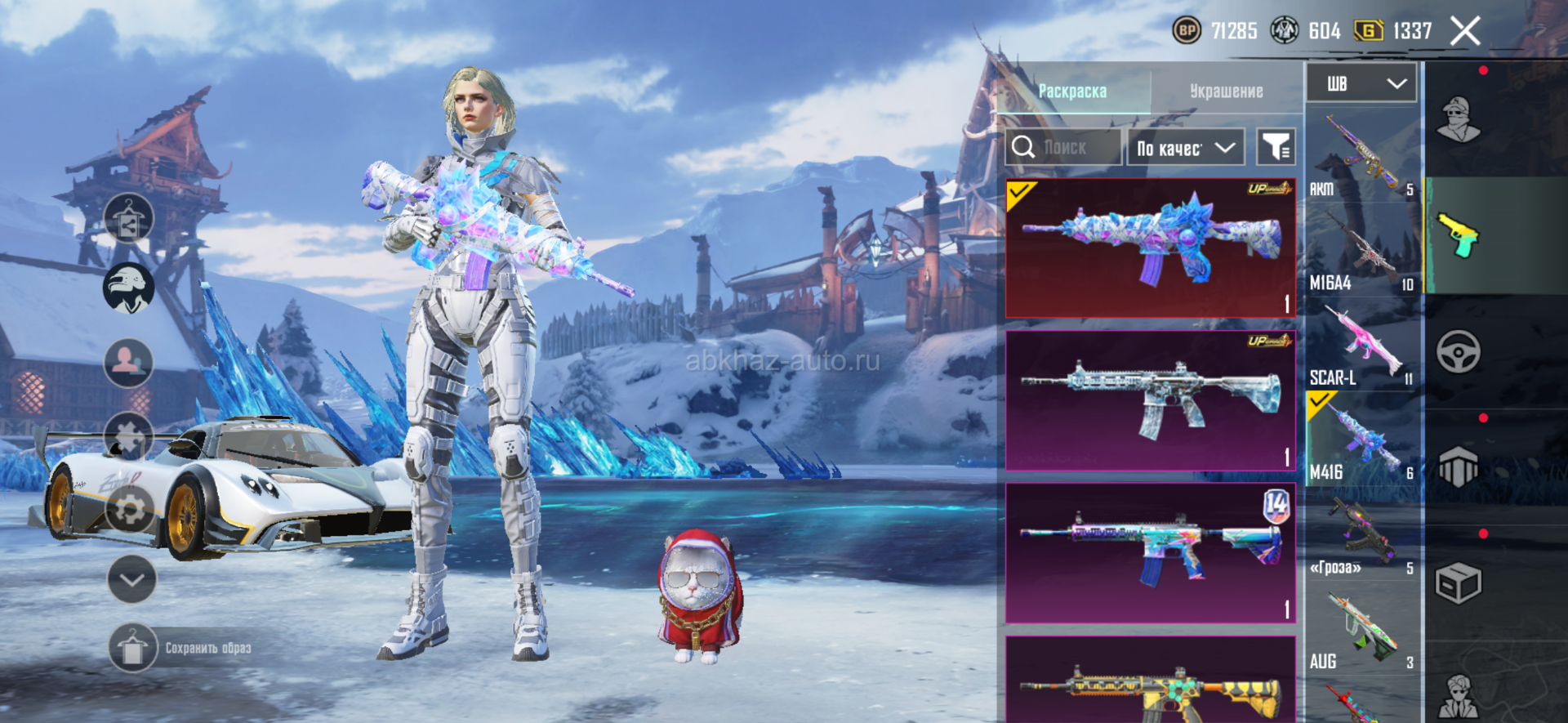Choose the M416 skin with the 14 badge

click(1150, 552)
